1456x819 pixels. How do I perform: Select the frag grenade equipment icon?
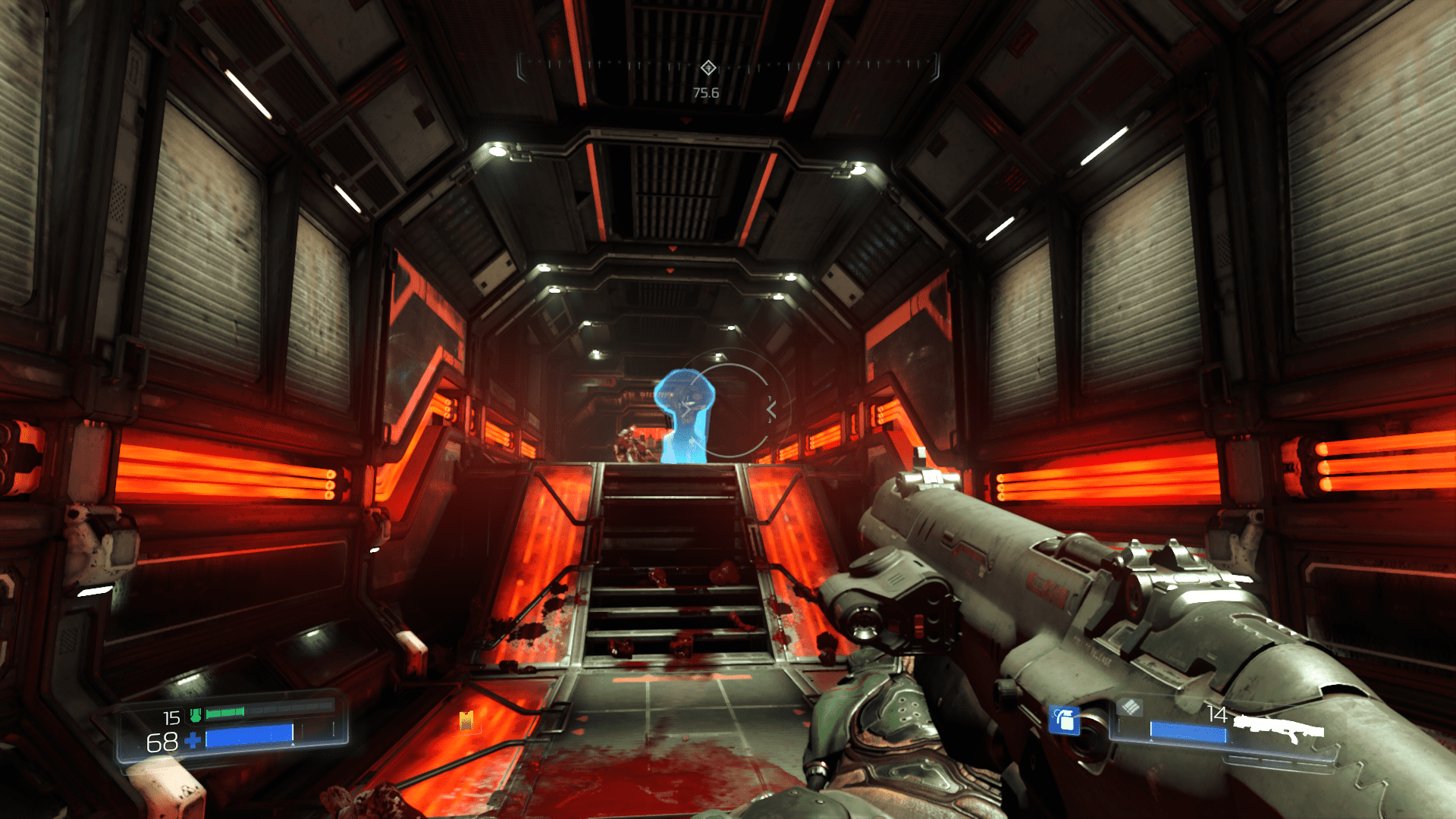pyautogui.click(x=1065, y=720)
